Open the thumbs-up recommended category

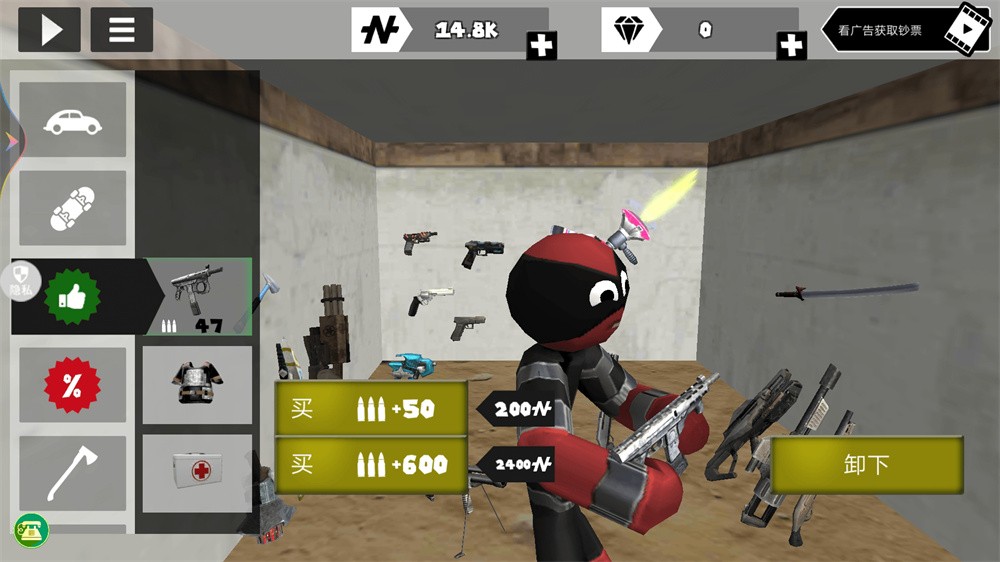tap(72, 297)
